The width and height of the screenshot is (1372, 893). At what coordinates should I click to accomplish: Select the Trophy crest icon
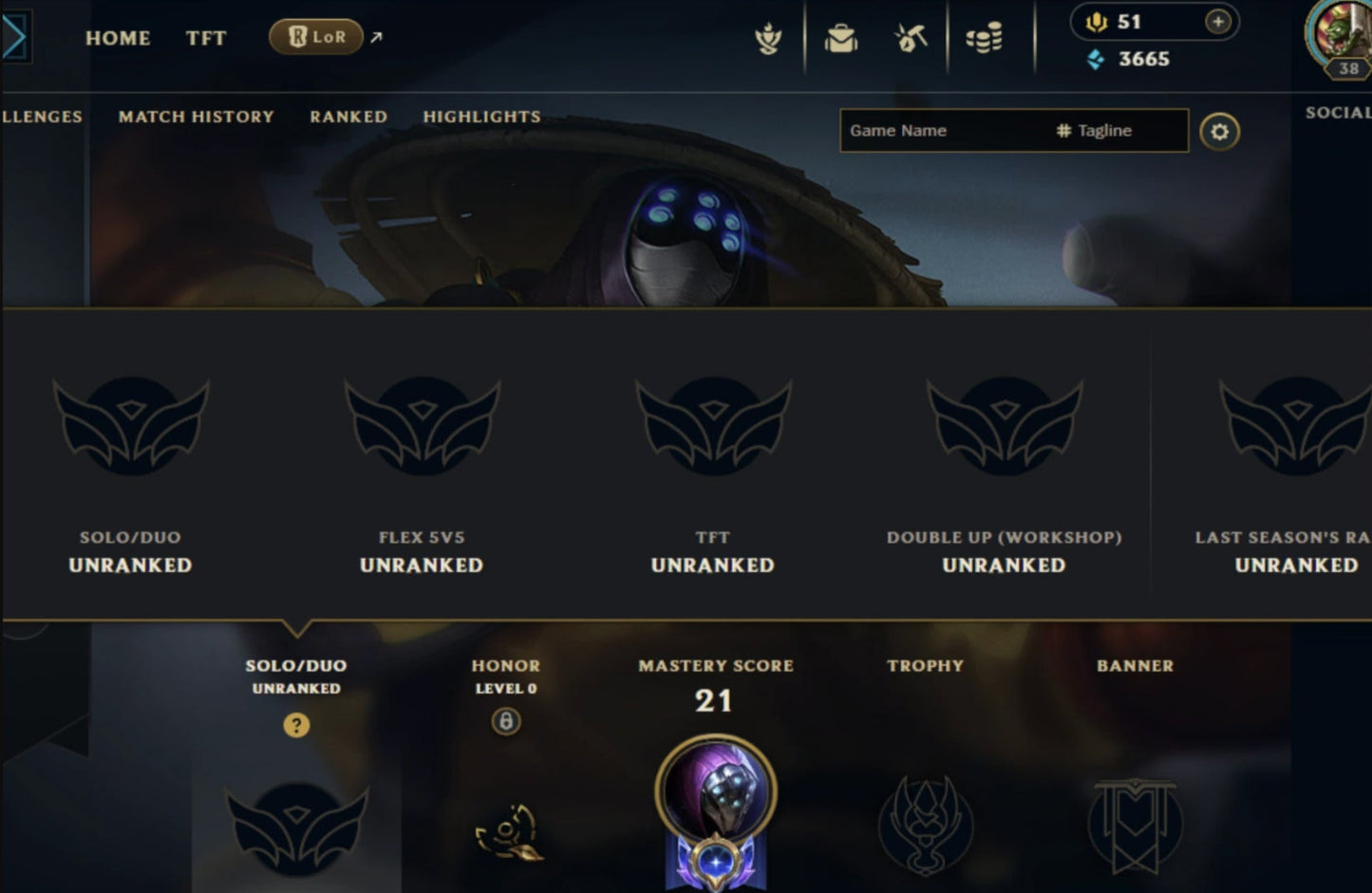[924, 826]
